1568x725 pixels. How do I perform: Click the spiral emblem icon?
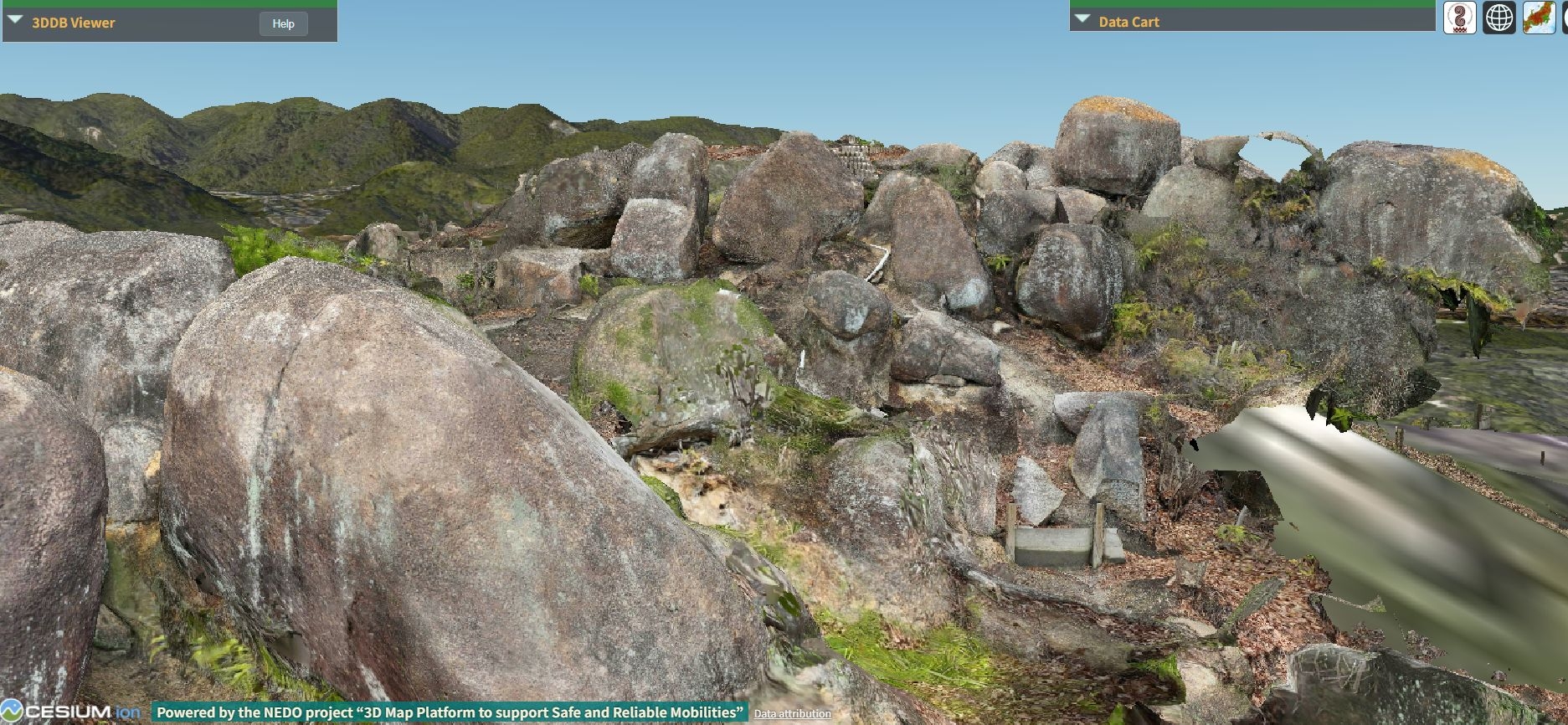[x=1459, y=18]
